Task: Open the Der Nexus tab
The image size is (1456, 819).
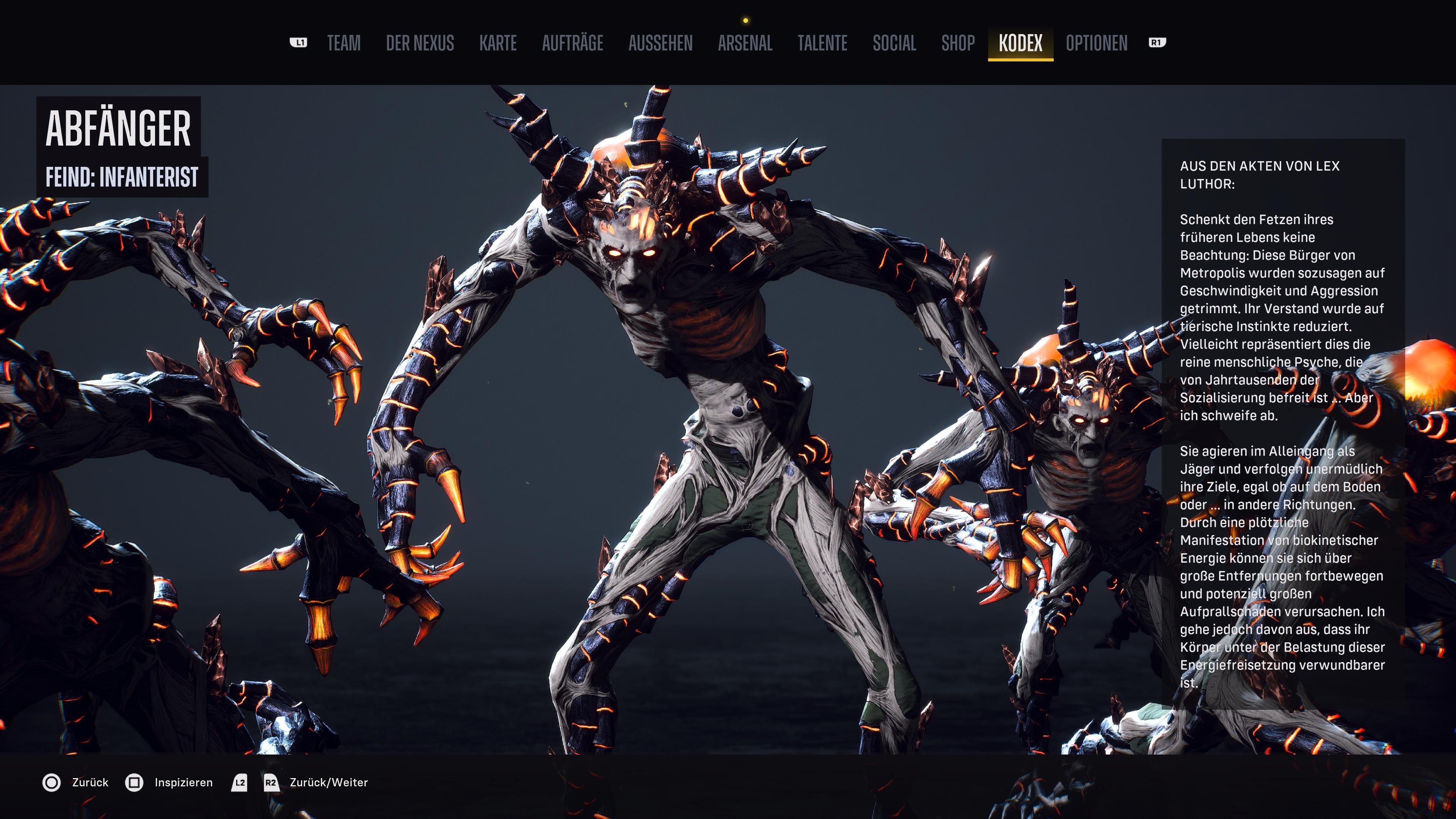Action: point(420,43)
